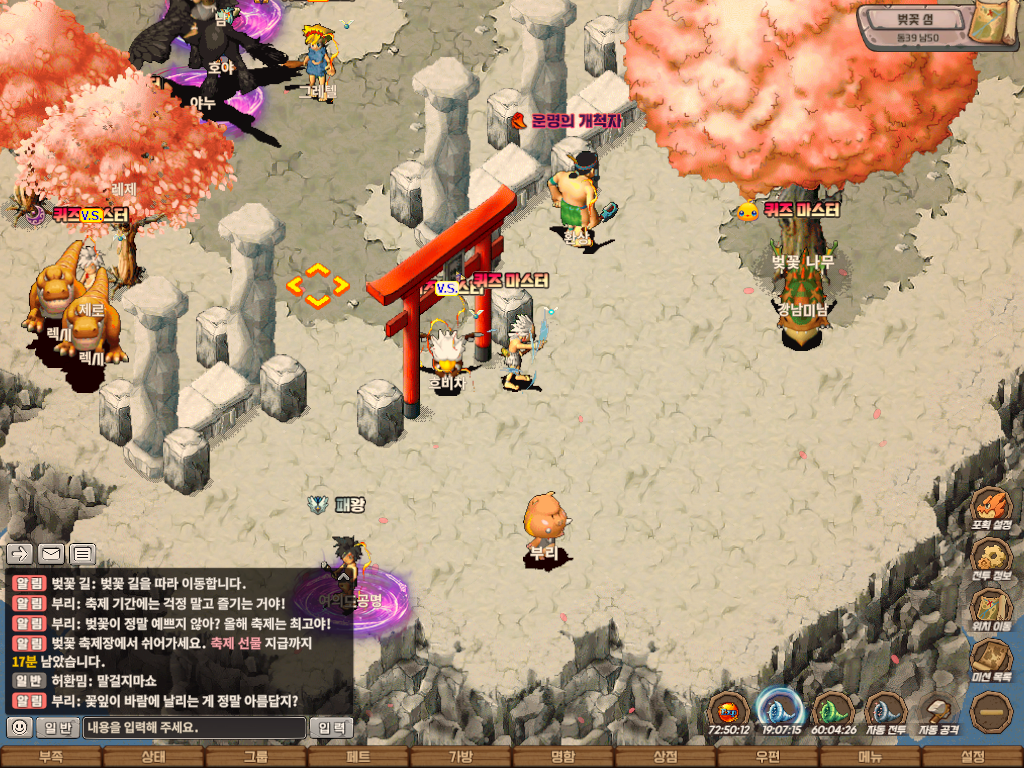This screenshot has width=1024, height=768.
Task: Open the 가방 (bag) inventory
Action: pos(461,757)
